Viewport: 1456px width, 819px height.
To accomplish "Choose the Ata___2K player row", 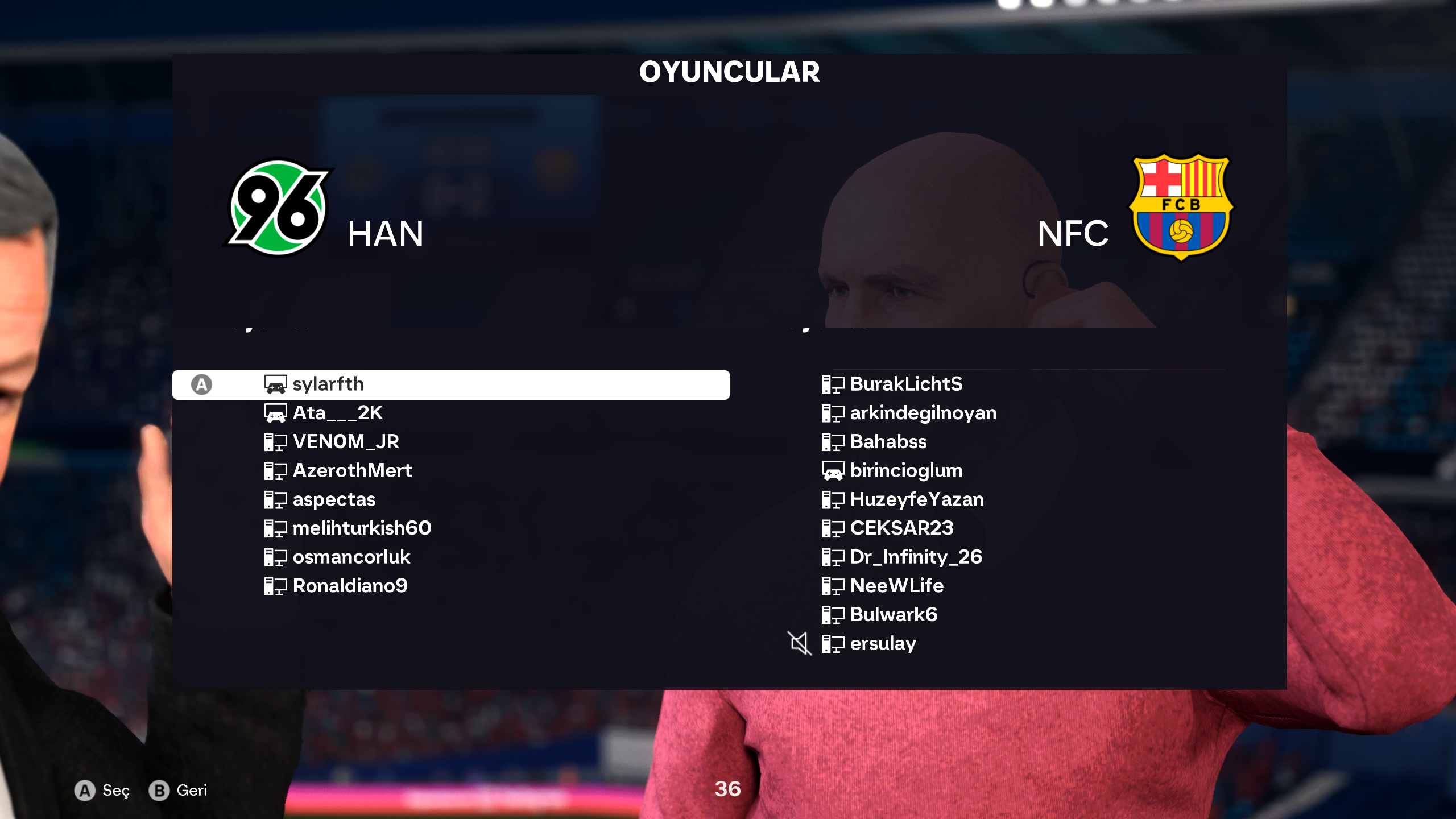I will tap(337, 413).
